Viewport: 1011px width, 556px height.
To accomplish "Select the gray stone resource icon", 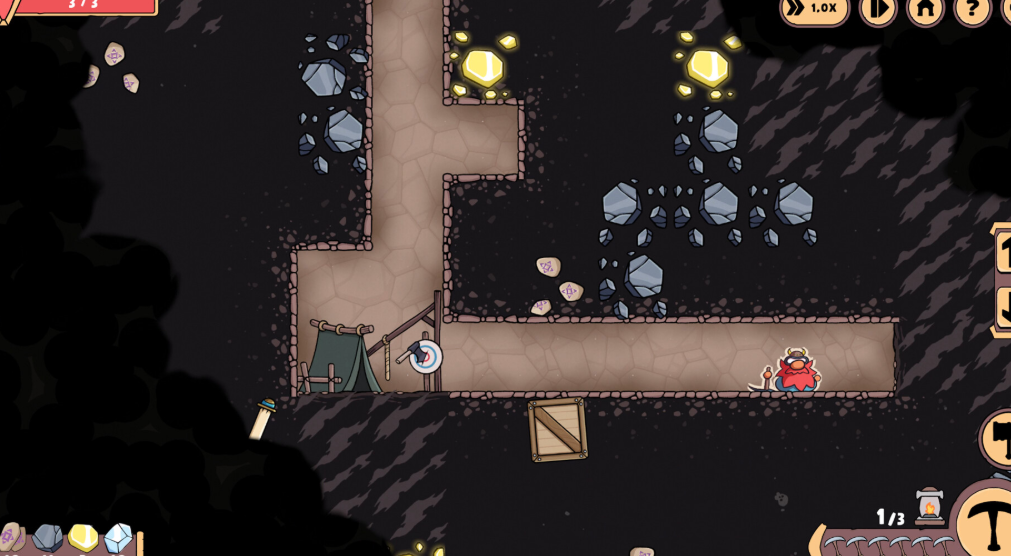I will click(x=47, y=538).
